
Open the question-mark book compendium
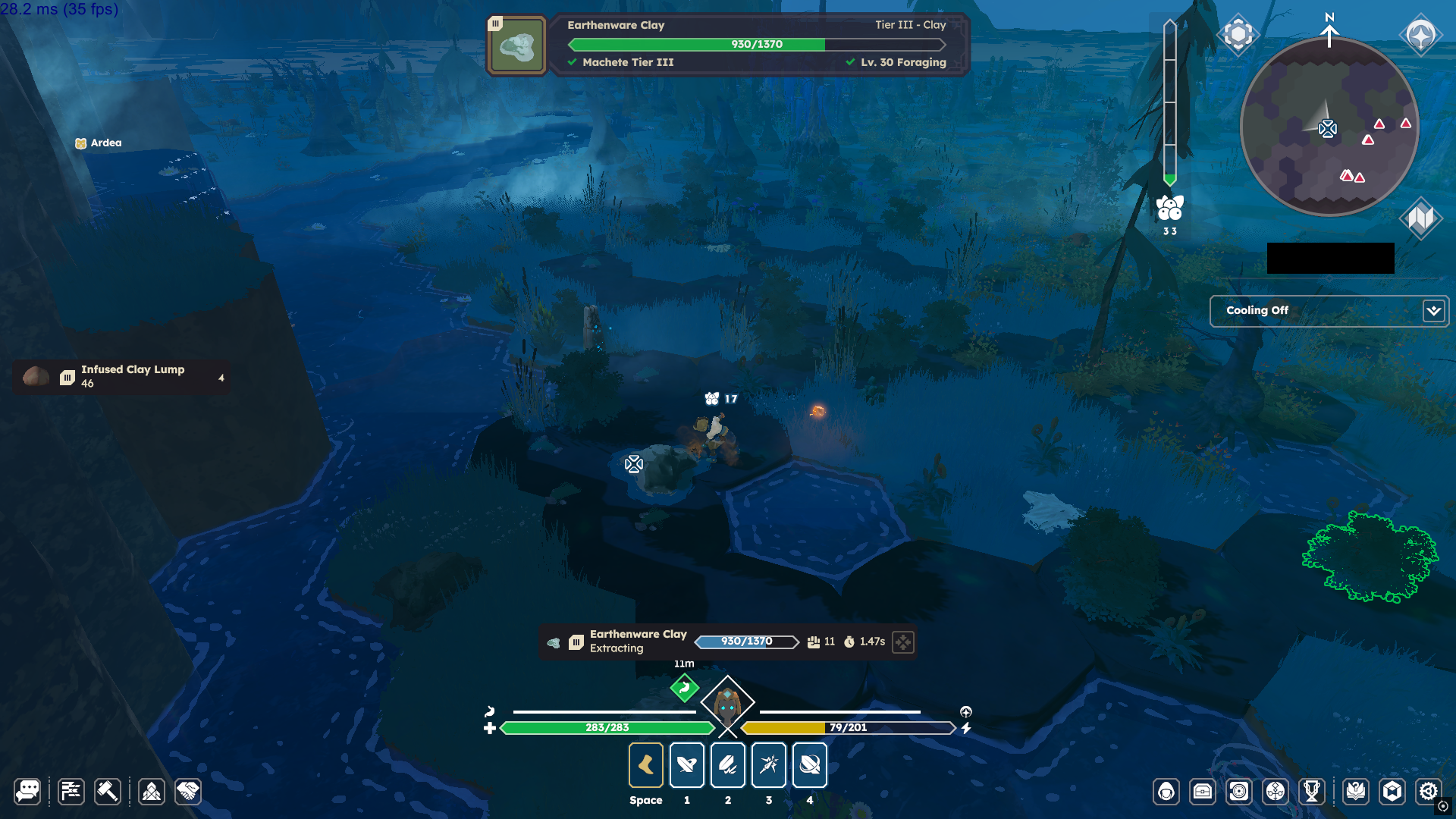1356,792
